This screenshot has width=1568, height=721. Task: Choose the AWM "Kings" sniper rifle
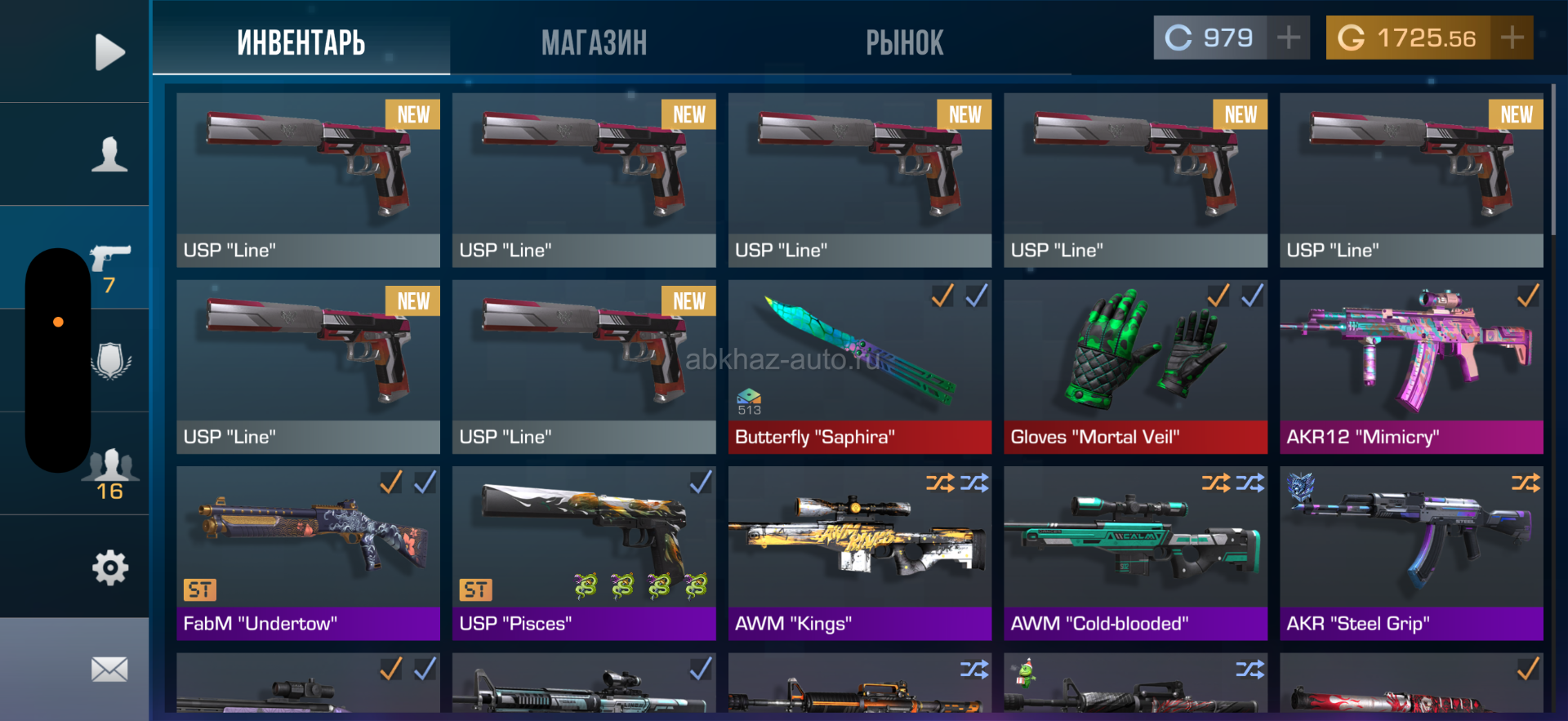[859, 554]
